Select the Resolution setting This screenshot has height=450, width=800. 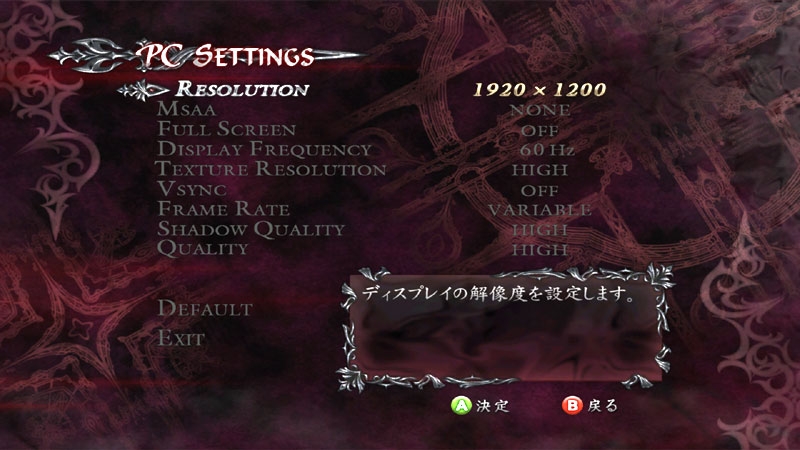click(x=242, y=89)
